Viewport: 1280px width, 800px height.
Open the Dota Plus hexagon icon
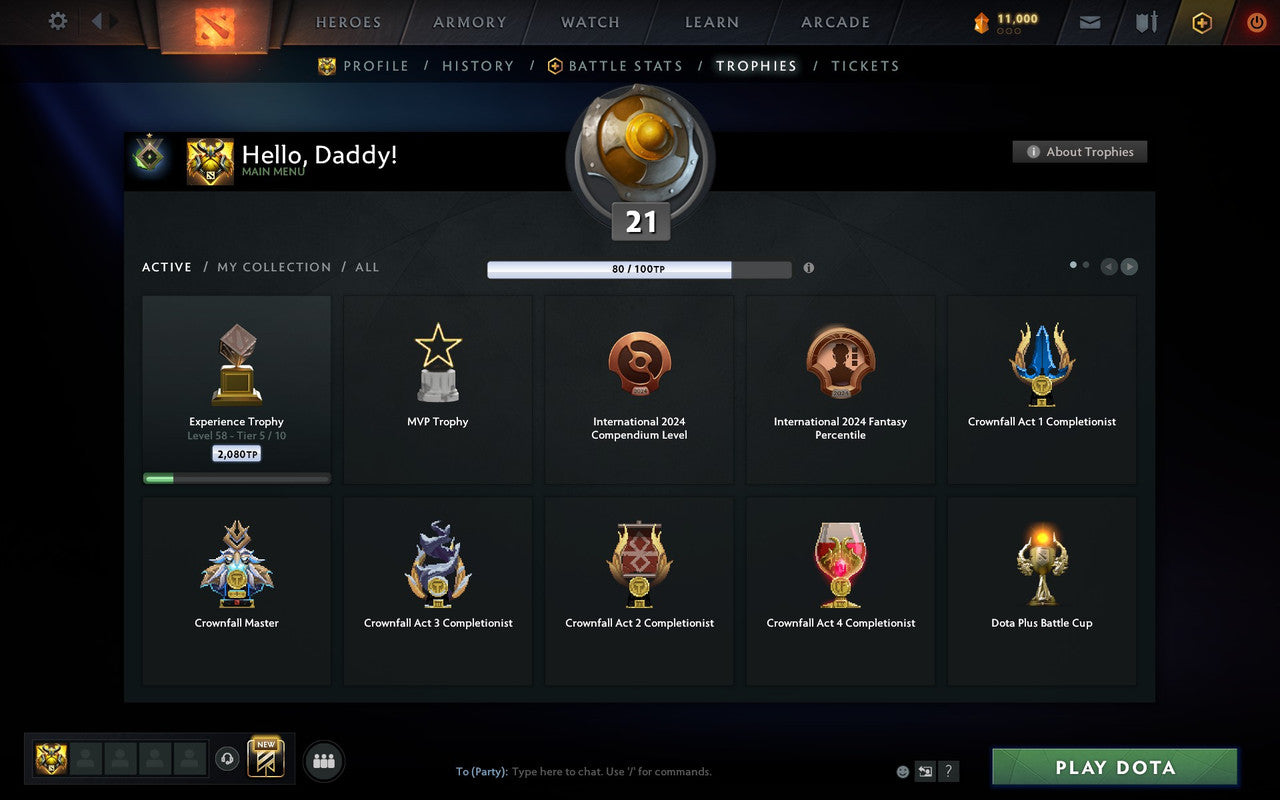pyautogui.click(x=1202, y=22)
